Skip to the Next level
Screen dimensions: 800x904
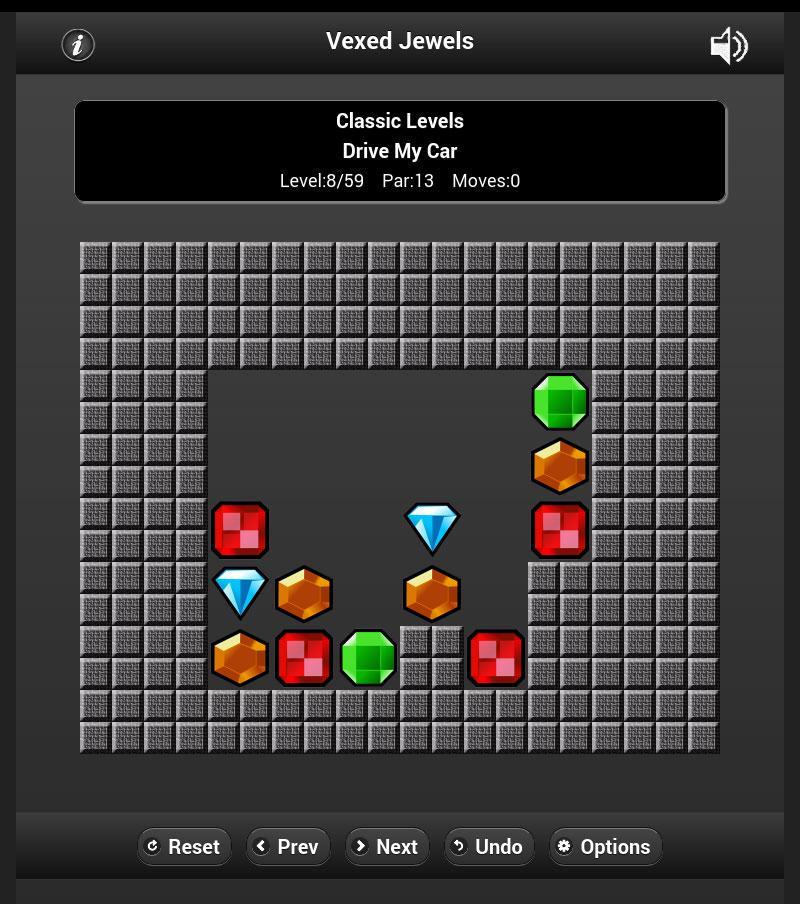tap(386, 847)
